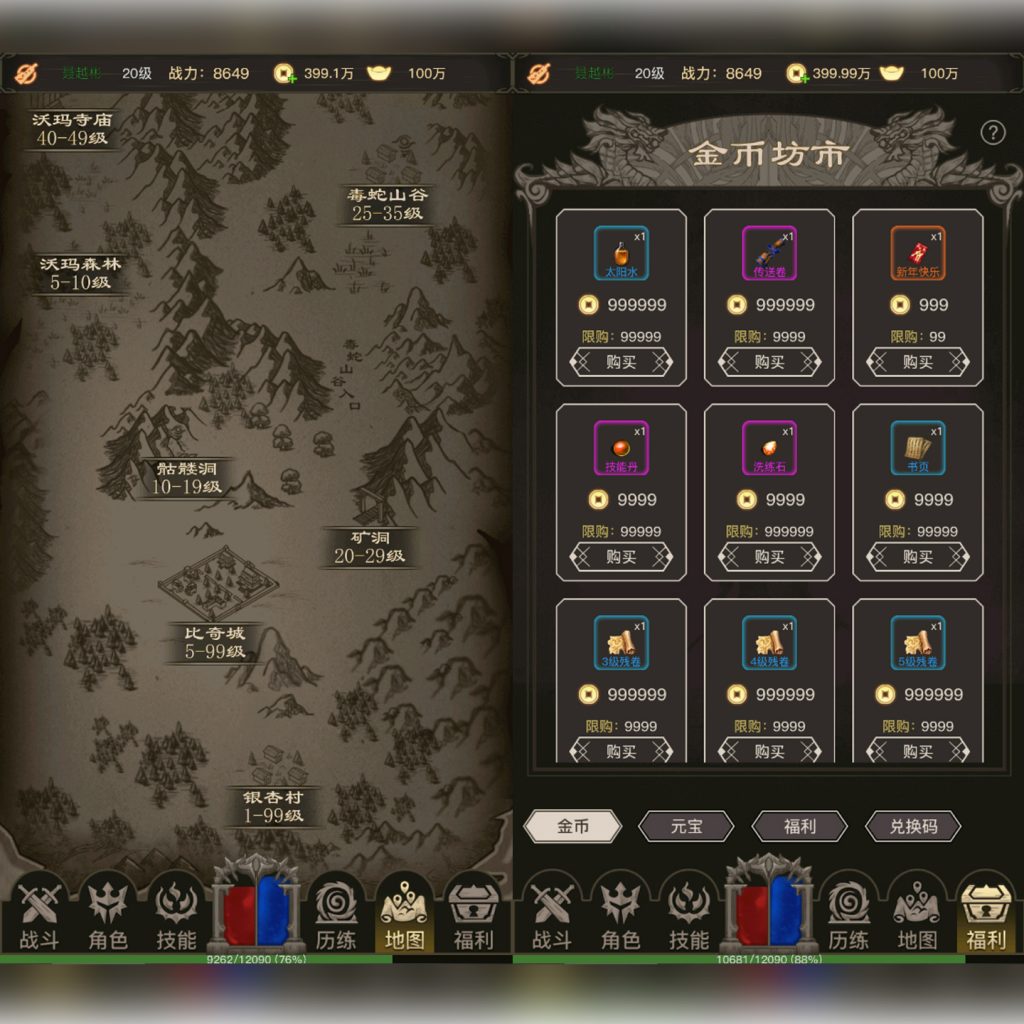Select the 洗练石 item icon
This screenshot has height=1024, width=1024.
(769, 447)
